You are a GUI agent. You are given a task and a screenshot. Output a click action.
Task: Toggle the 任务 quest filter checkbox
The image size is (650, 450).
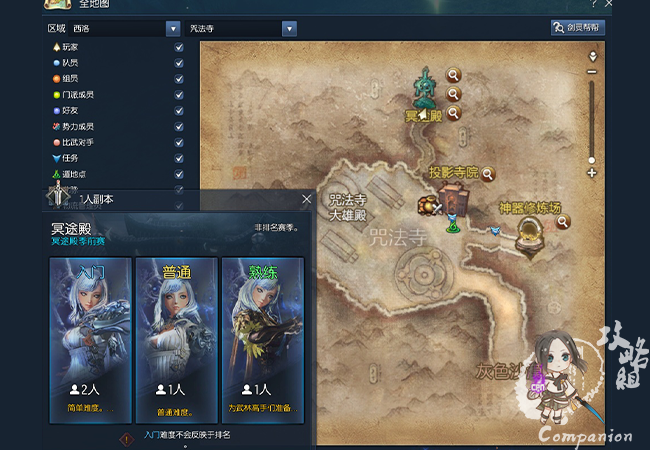[x=179, y=159]
